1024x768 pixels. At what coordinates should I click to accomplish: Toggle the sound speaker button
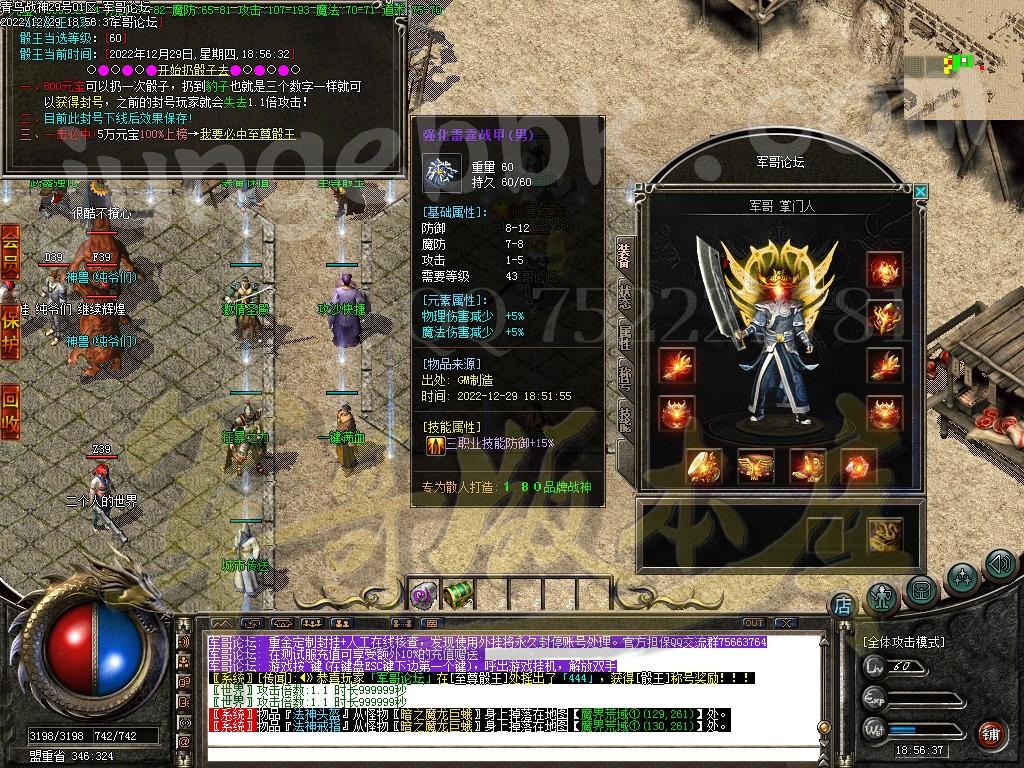[1000, 565]
